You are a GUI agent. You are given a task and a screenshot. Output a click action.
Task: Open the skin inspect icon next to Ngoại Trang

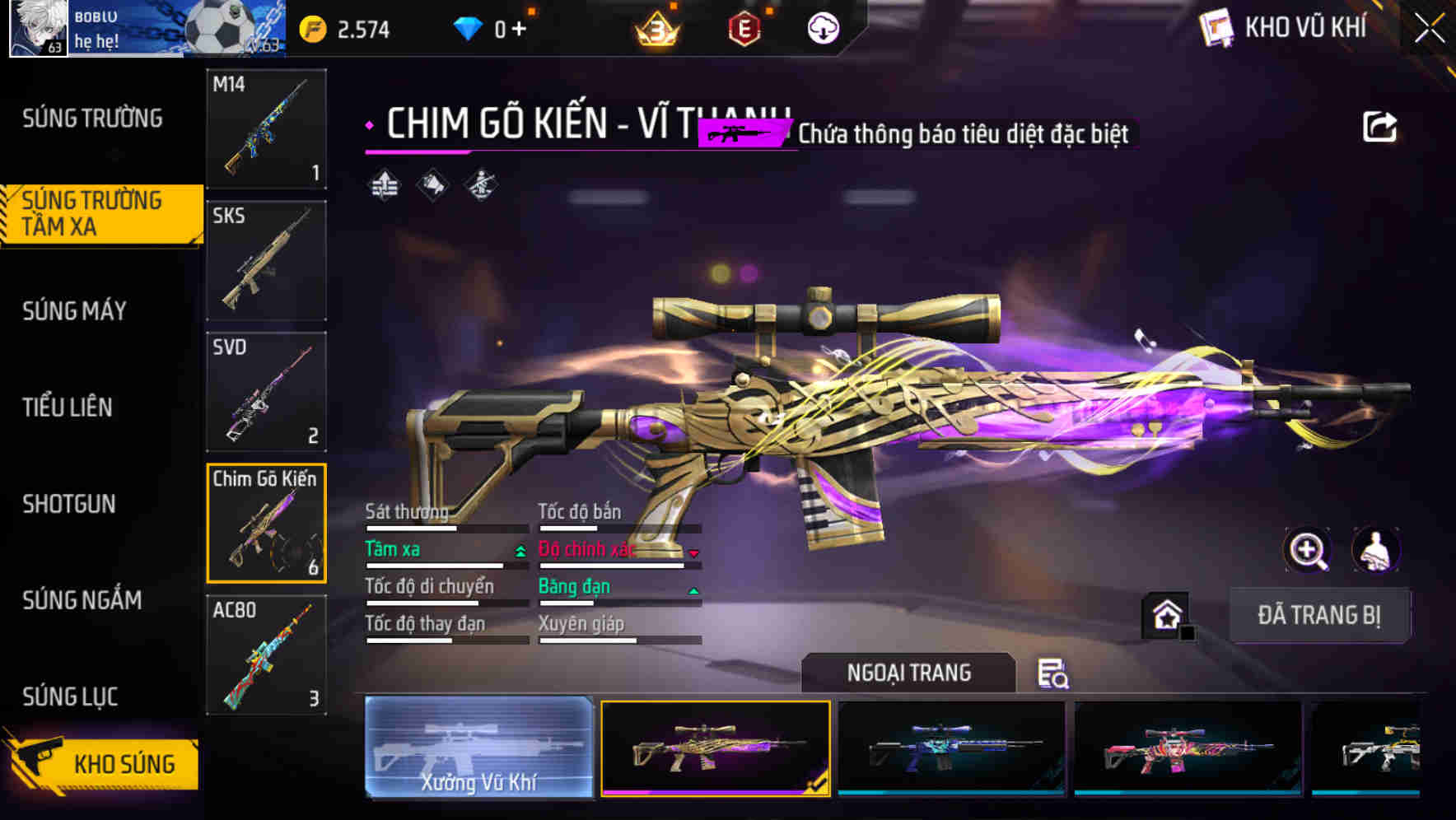(x=1054, y=673)
